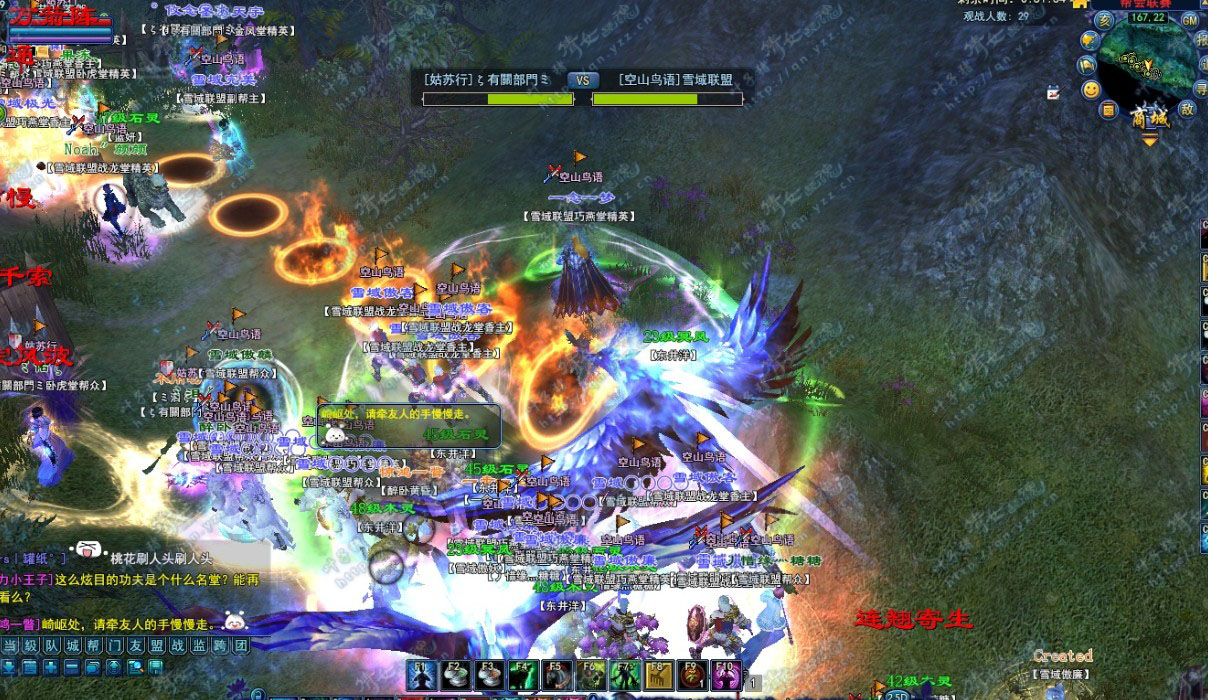Trigger the F5 skill slot
1208x700 pixels.
[556, 675]
